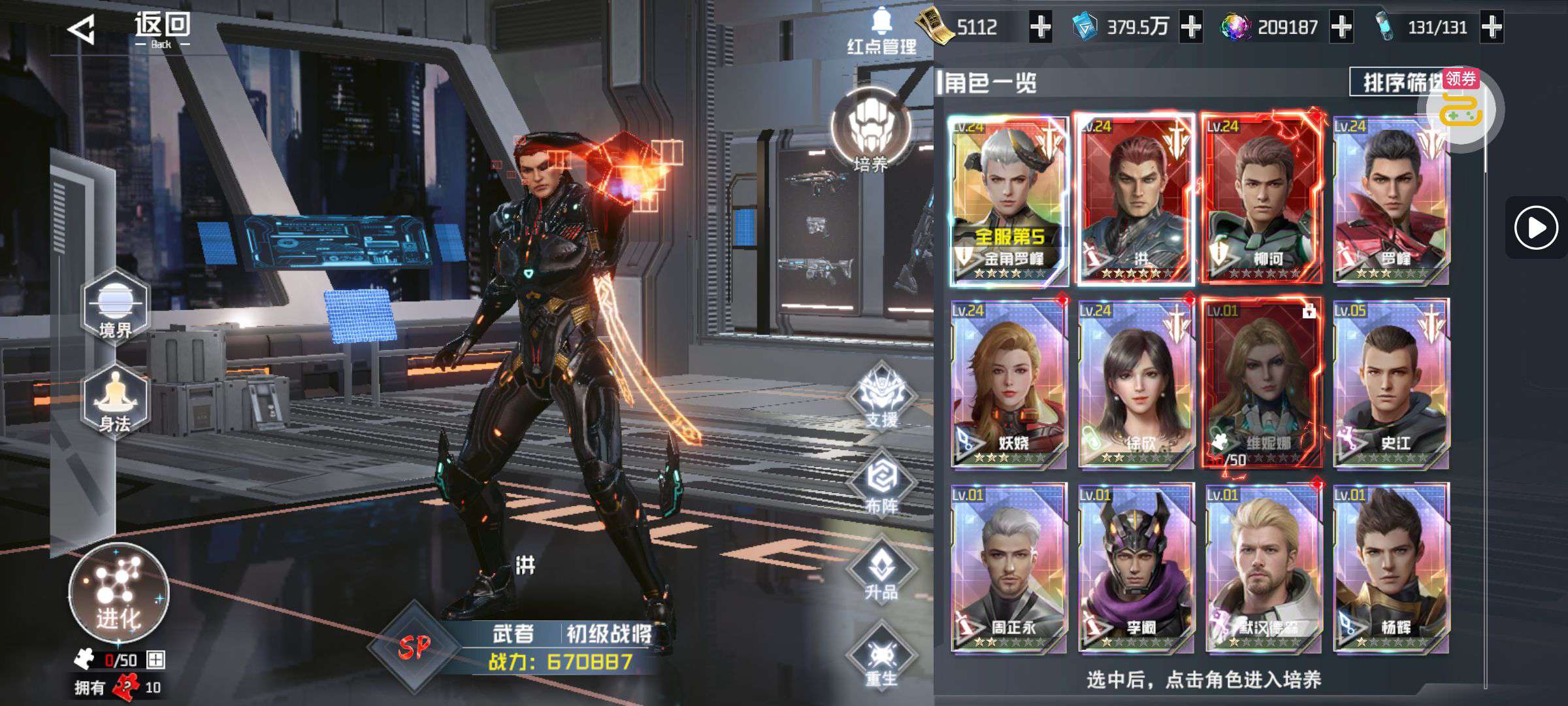The width and height of the screenshot is (1568, 706).
Task: Select the 徐欣 character card
Action: 1135,384
